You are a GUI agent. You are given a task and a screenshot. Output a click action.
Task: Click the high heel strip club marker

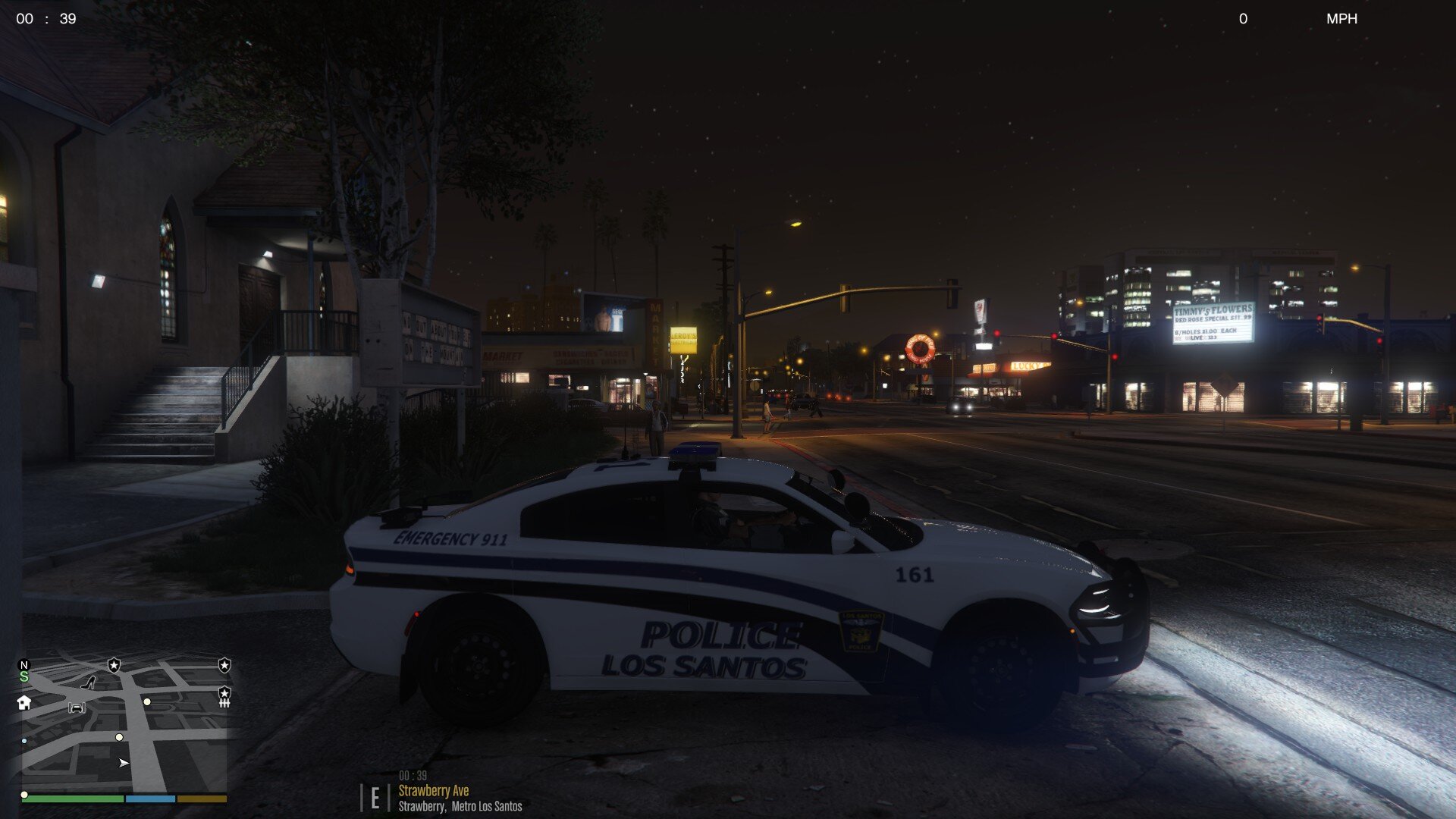pyautogui.click(x=88, y=682)
